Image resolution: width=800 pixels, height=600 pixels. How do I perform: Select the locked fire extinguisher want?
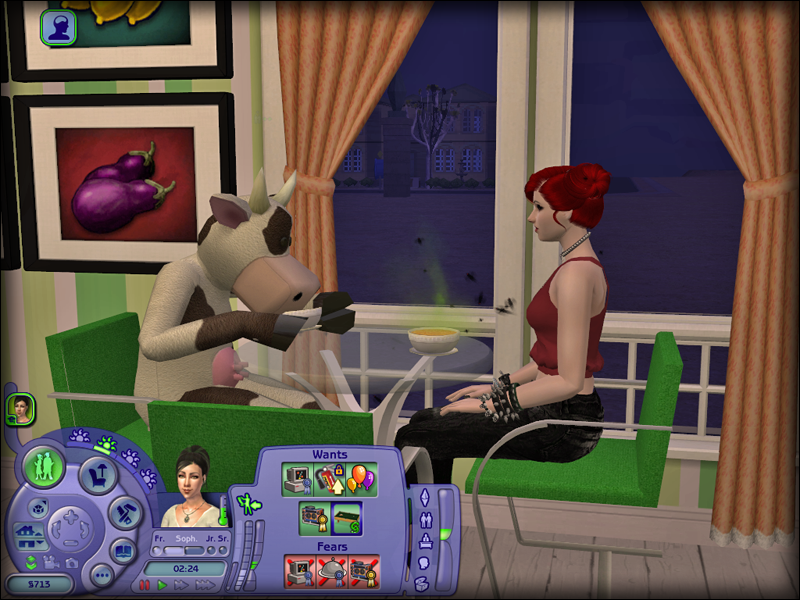pos(327,478)
